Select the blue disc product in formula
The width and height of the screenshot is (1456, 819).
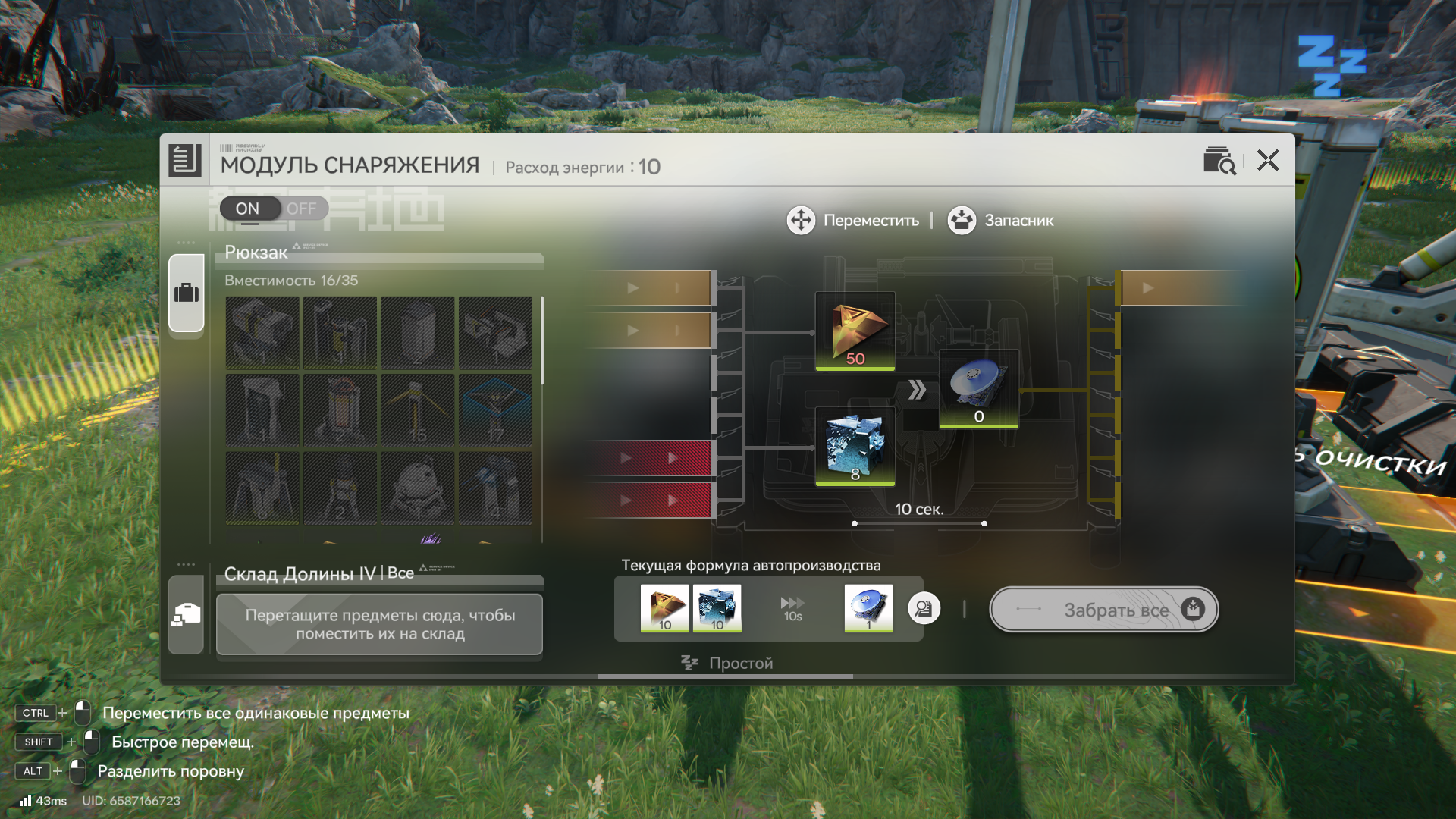coord(868,608)
